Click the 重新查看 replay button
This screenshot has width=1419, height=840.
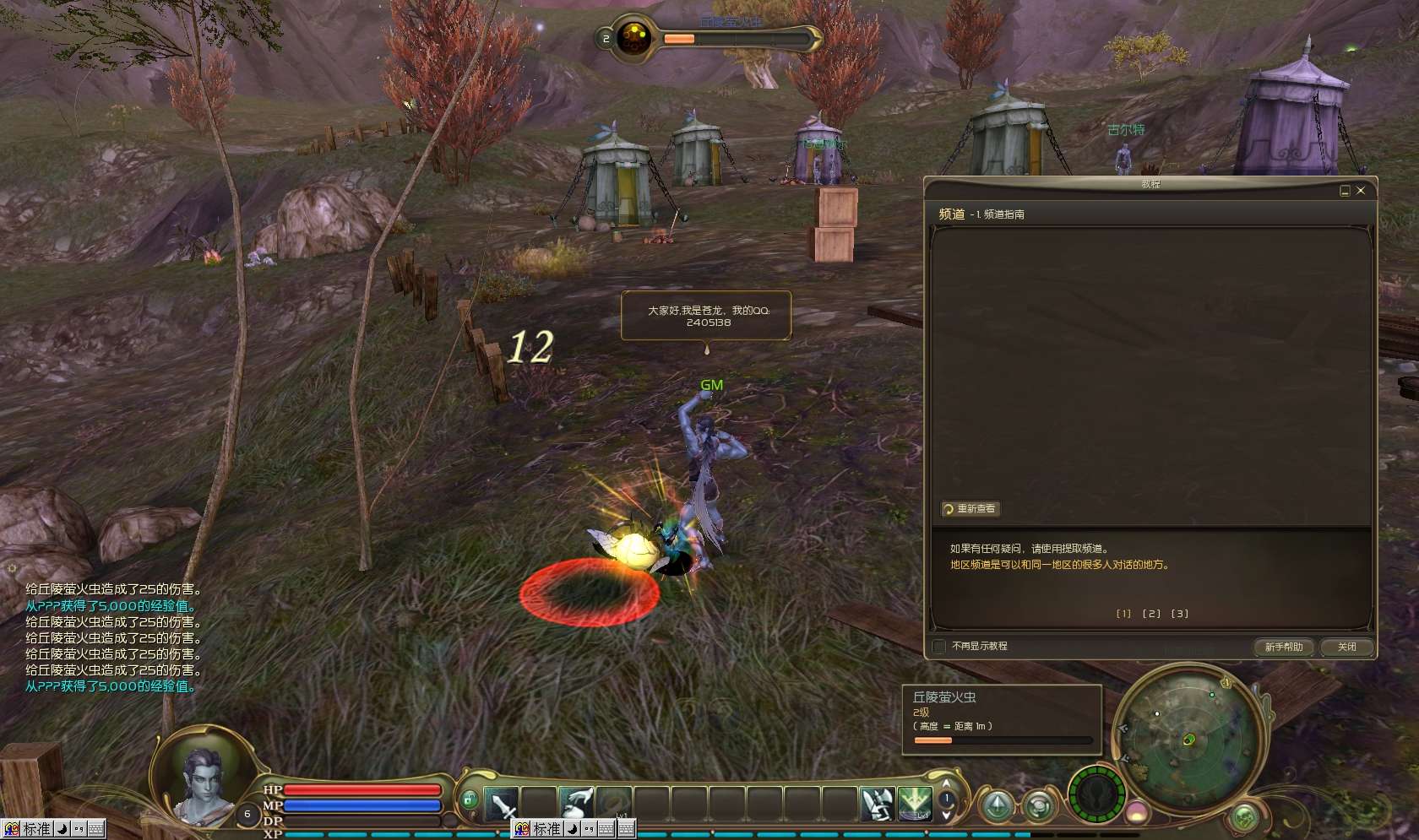pos(971,509)
